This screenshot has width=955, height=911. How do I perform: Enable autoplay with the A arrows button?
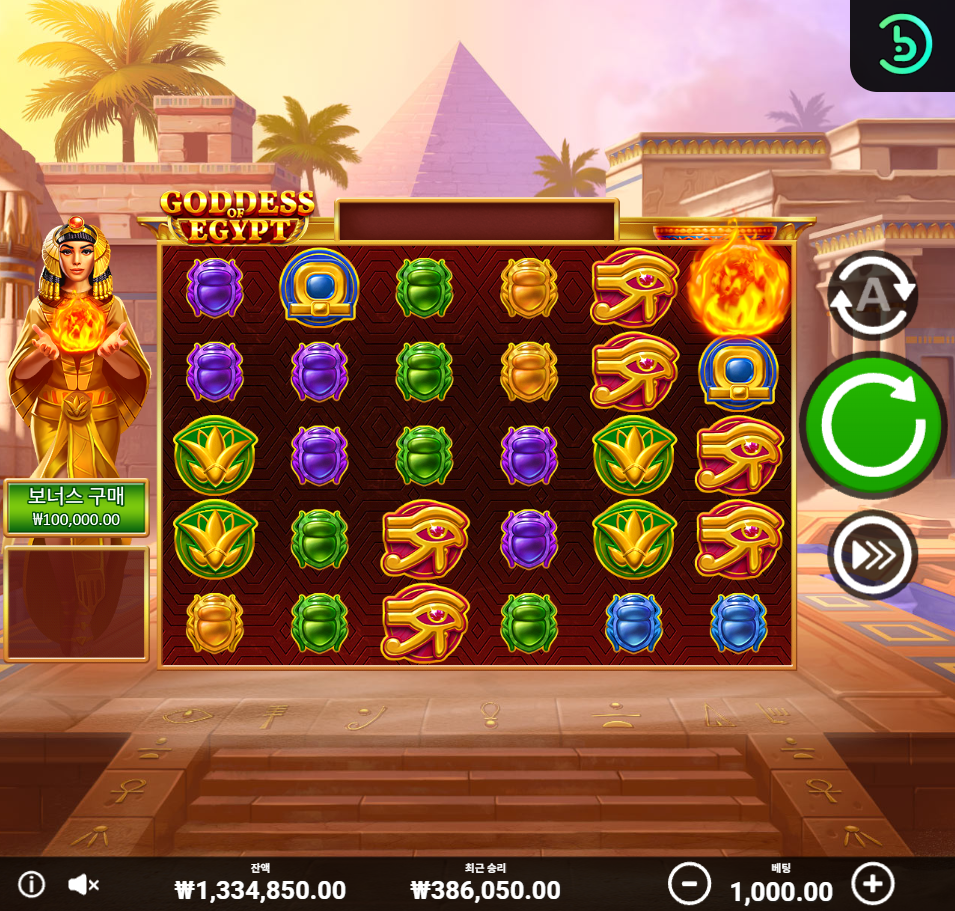872,296
